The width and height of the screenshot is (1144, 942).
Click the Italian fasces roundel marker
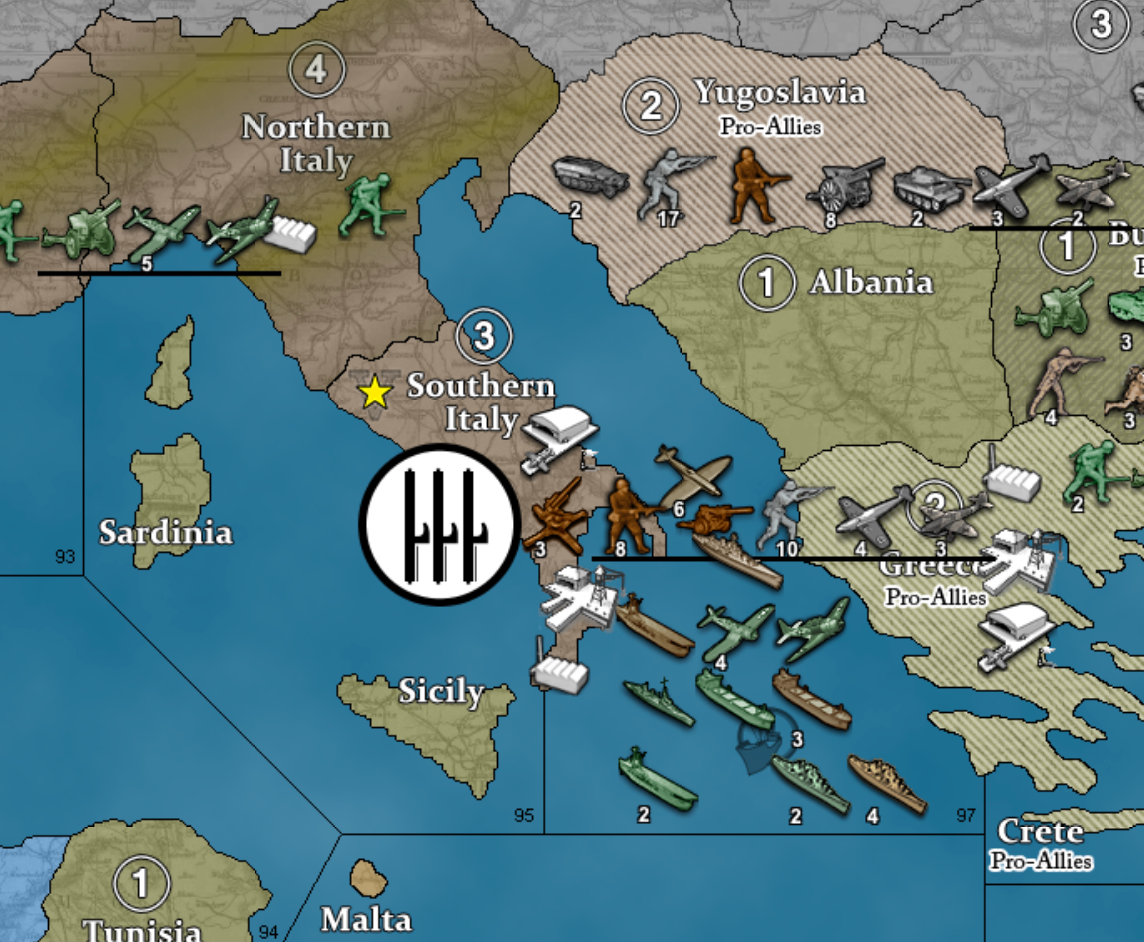click(436, 524)
